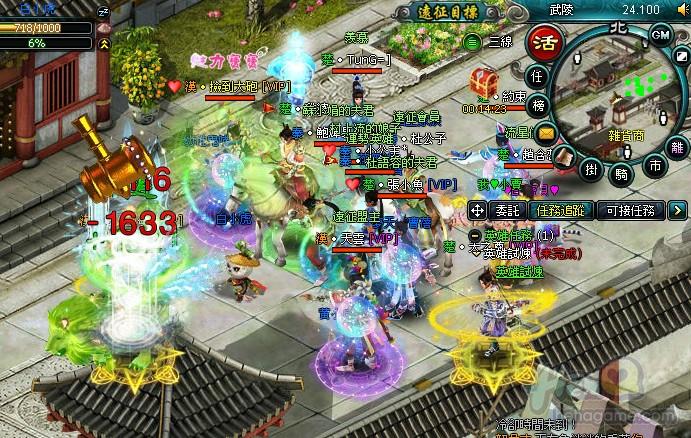The height and width of the screenshot is (438, 691).
Task: Switch to the 任務追蹤 quest tracking tab
Action: tap(558, 210)
